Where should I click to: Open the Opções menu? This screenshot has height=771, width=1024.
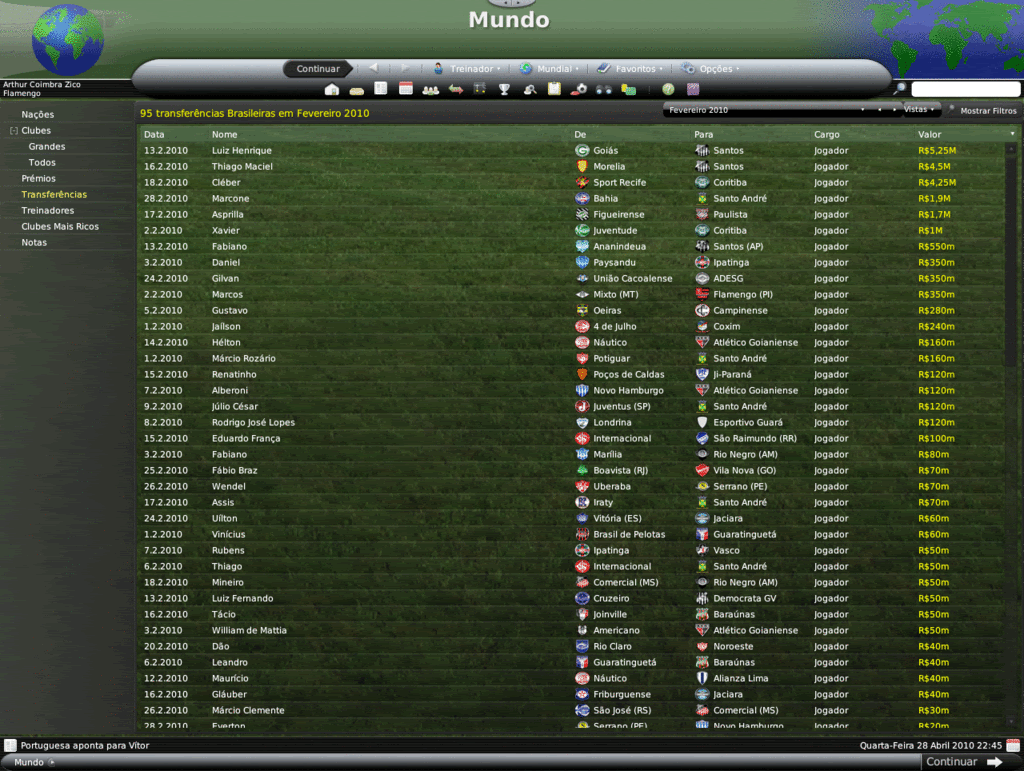(711, 69)
